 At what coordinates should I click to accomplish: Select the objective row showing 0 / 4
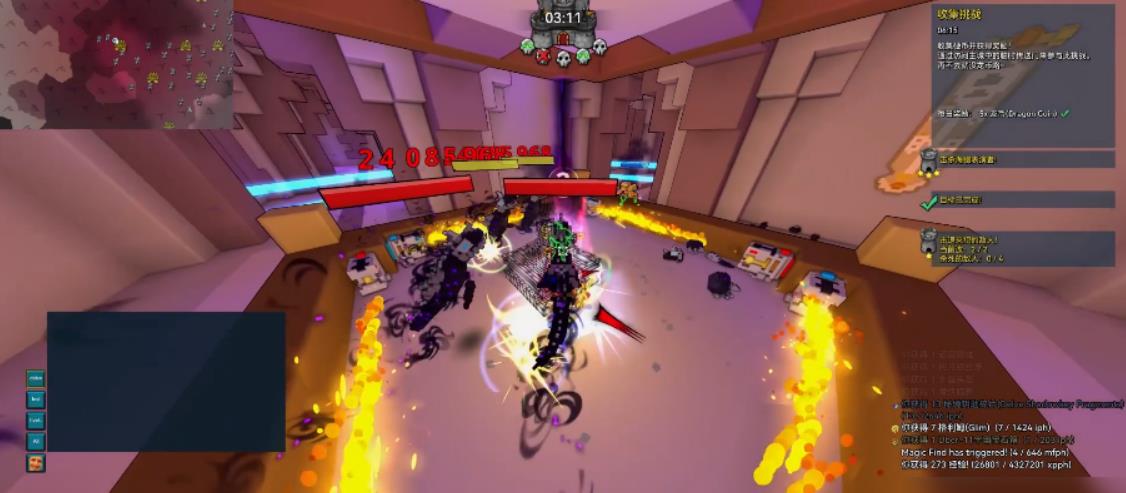[x=1018, y=249]
